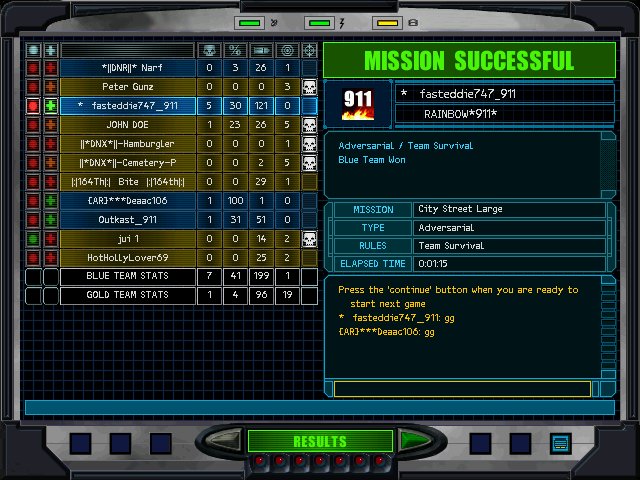Click the bullet rounds-fired column header
640x480 pixels.
click(x=260, y=49)
